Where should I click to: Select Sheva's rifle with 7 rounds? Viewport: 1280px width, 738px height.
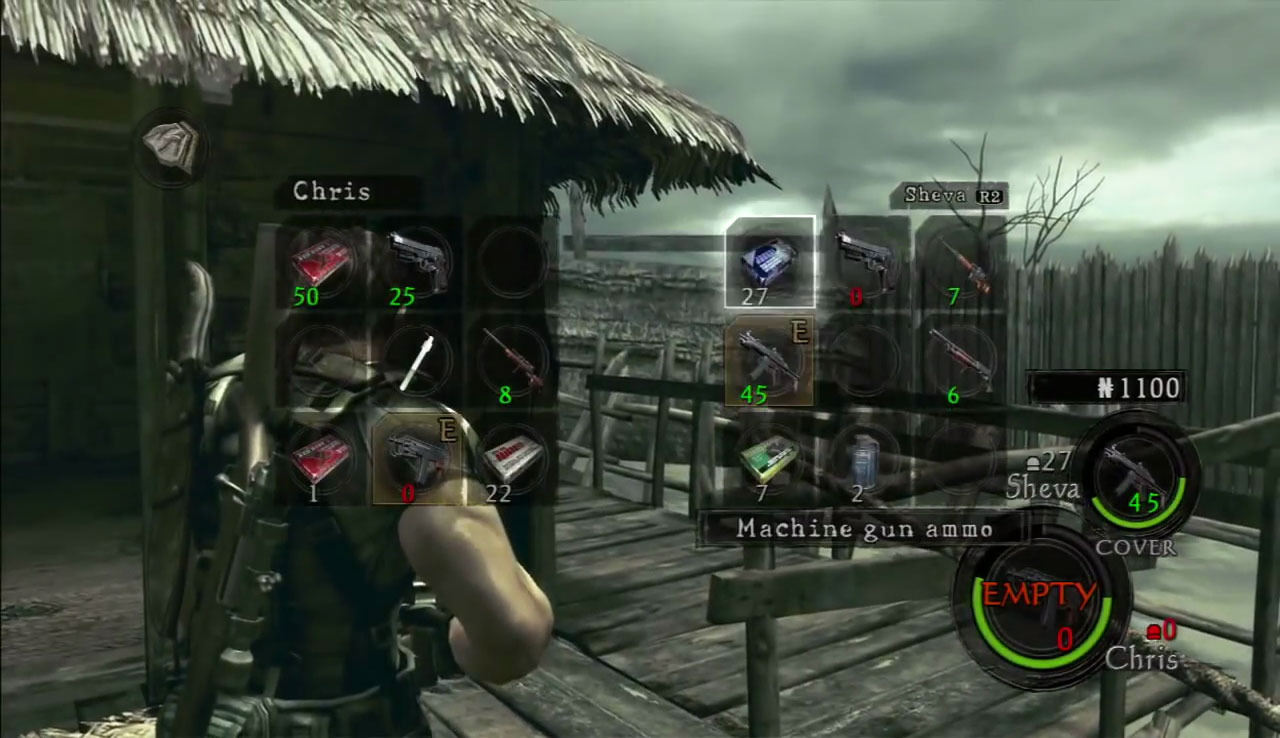(961, 261)
